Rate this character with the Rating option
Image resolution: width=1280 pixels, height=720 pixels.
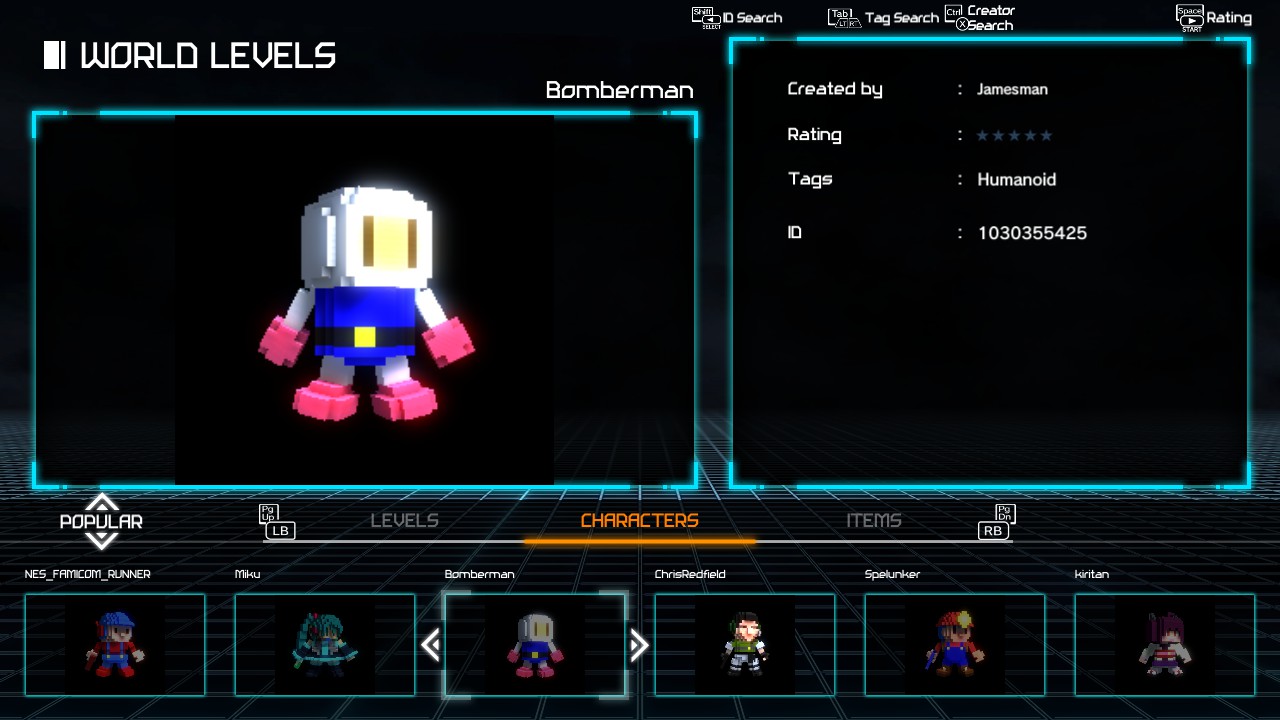coord(1214,18)
